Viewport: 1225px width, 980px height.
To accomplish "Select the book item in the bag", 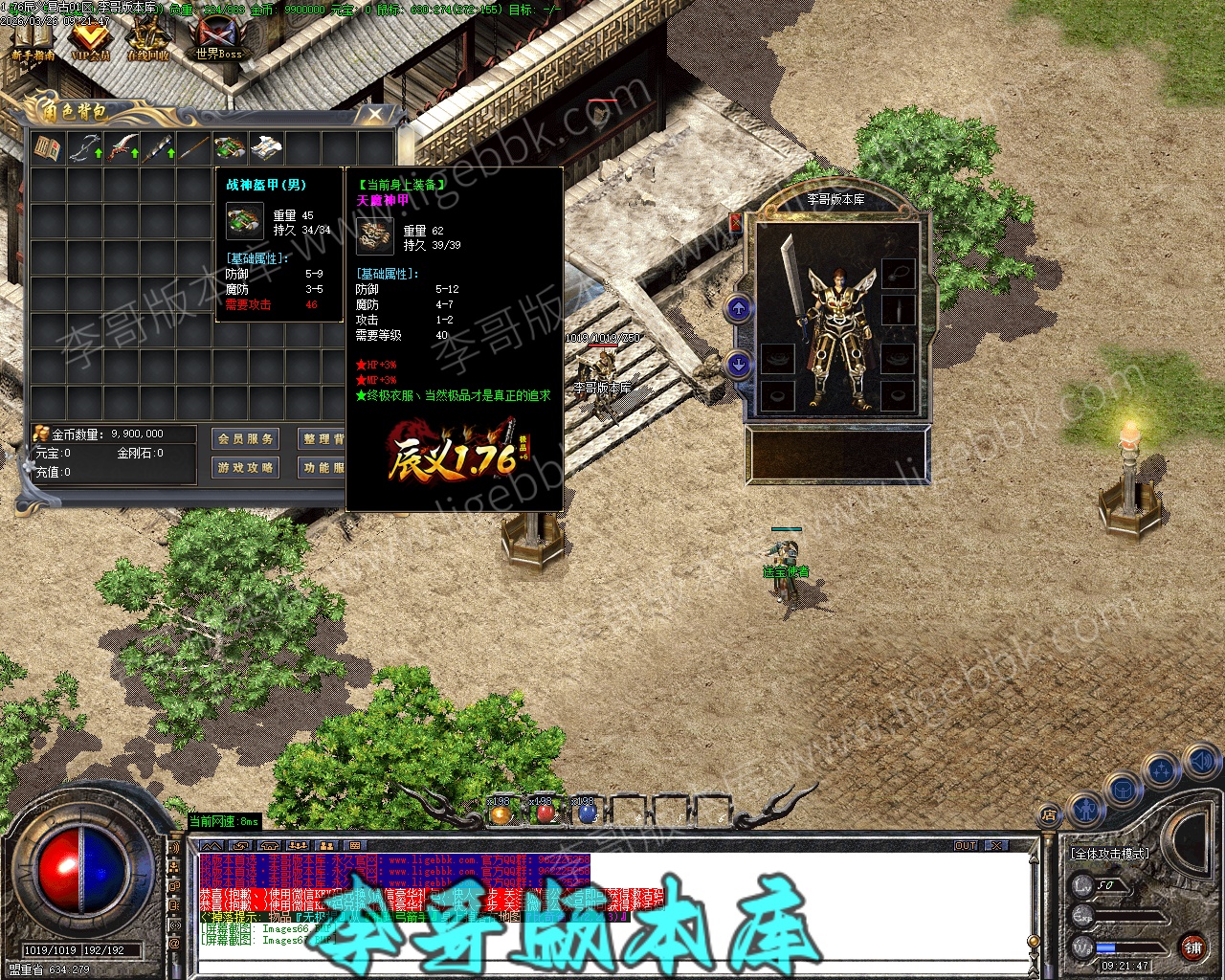I will pos(48,148).
